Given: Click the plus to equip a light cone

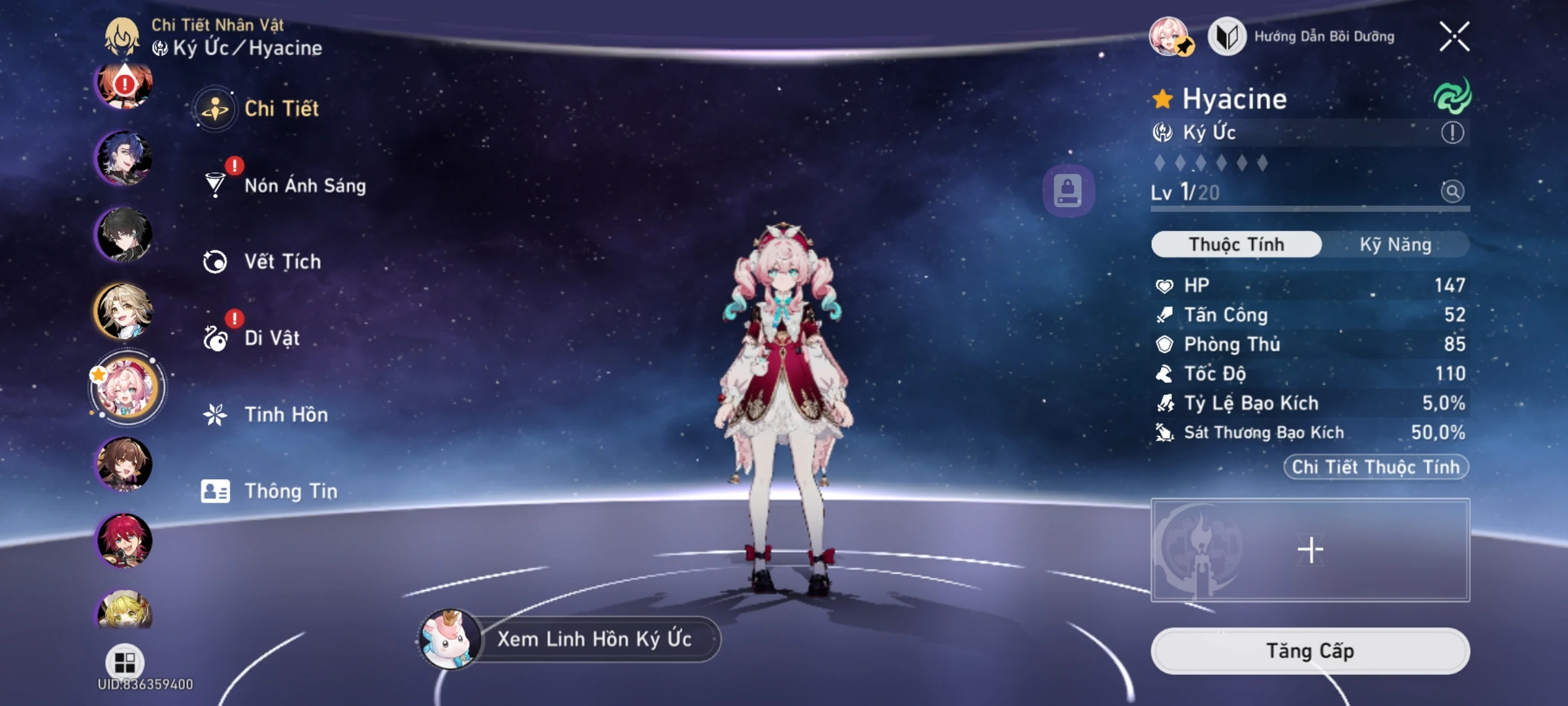Looking at the screenshot, I should (1311, 550).
